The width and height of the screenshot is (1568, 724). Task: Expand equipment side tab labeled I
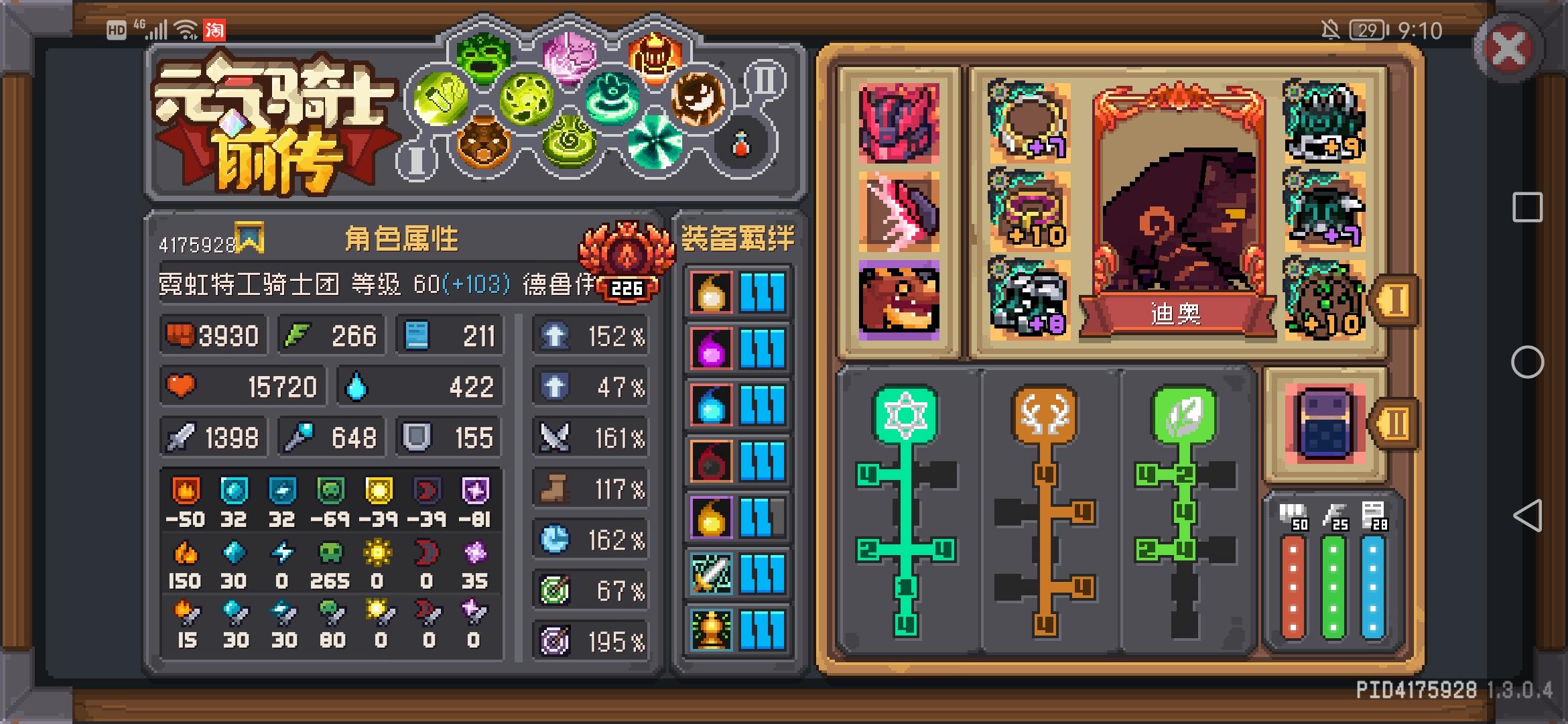1397,302
